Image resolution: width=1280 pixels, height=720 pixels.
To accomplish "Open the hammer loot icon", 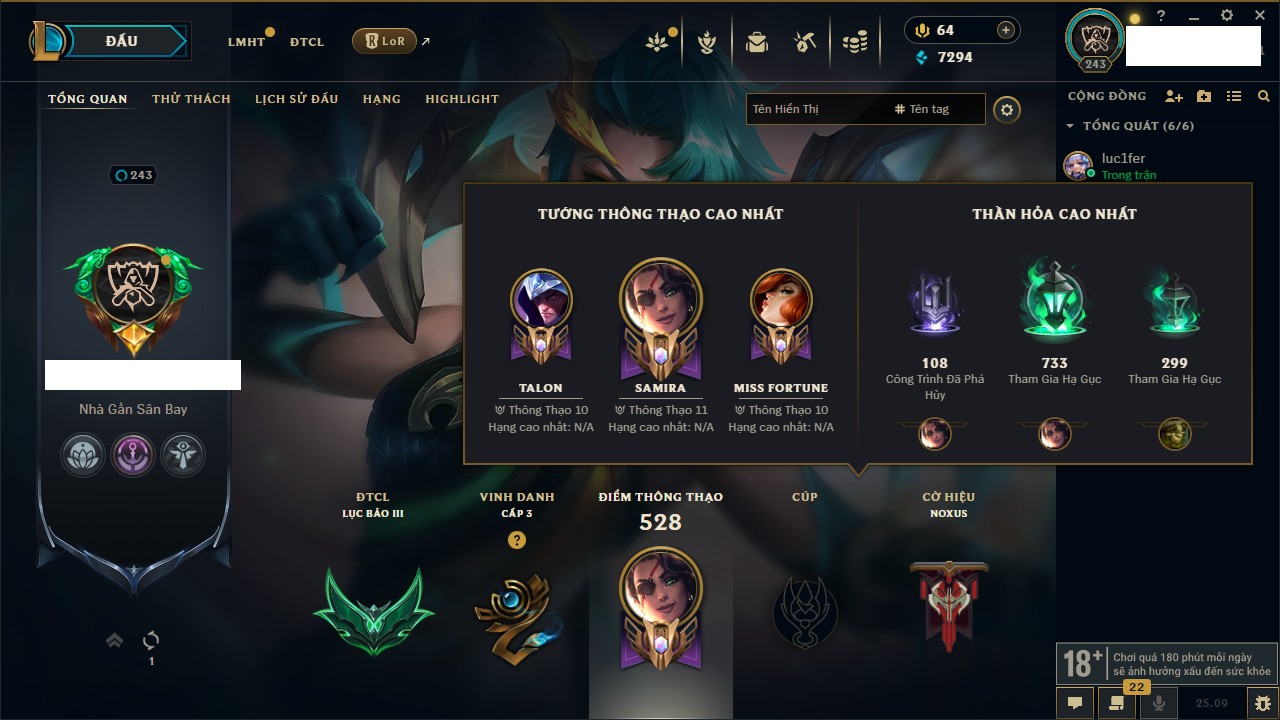I will click(805, 42).
